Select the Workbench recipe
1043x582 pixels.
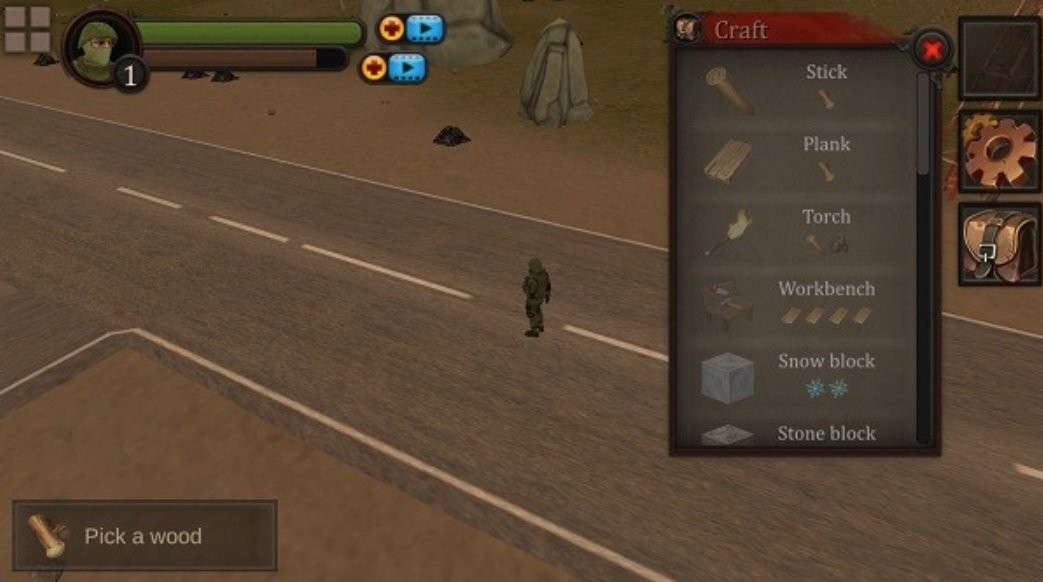(x=796, y=304)
